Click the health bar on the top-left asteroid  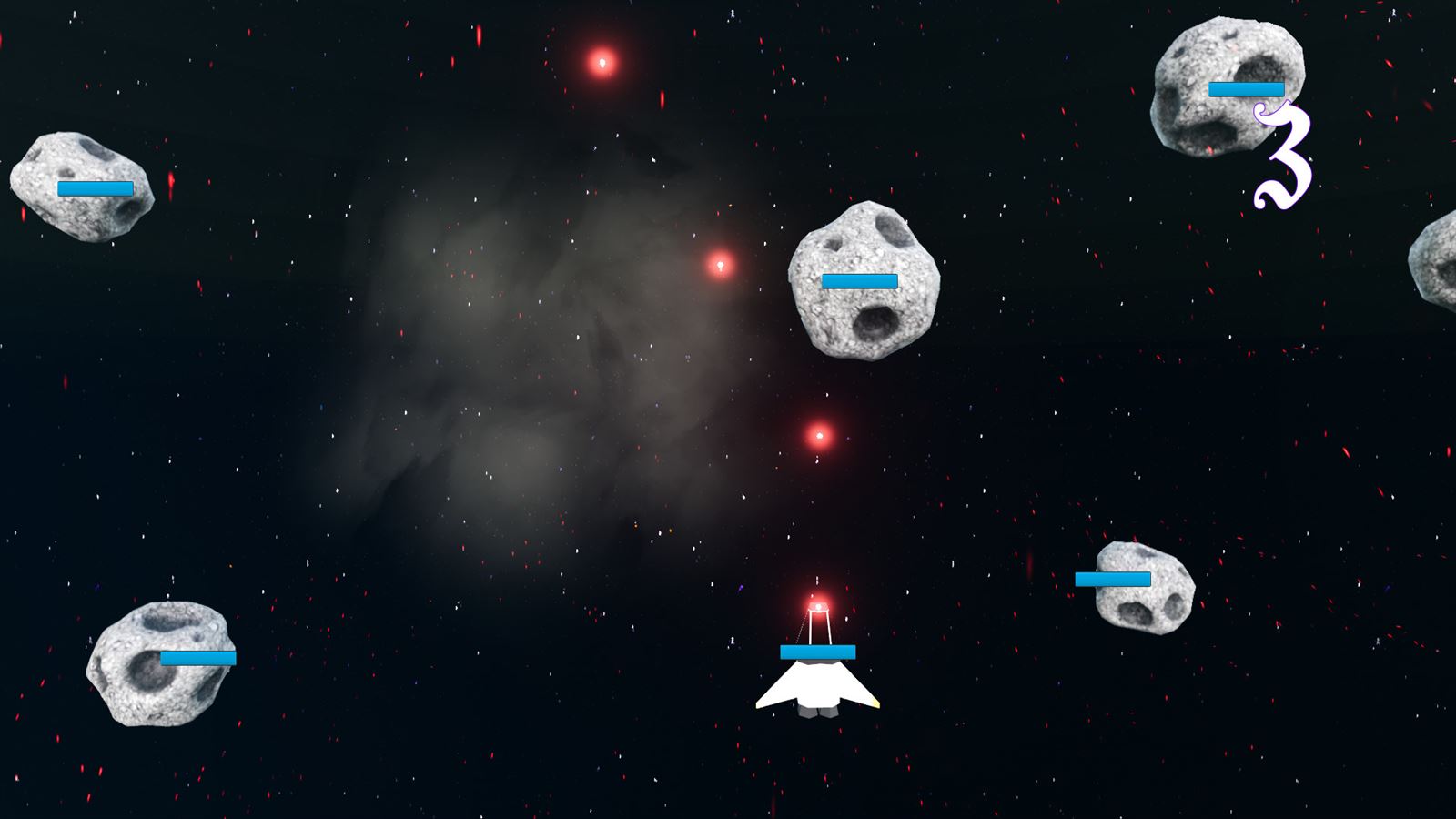[96, 188]
